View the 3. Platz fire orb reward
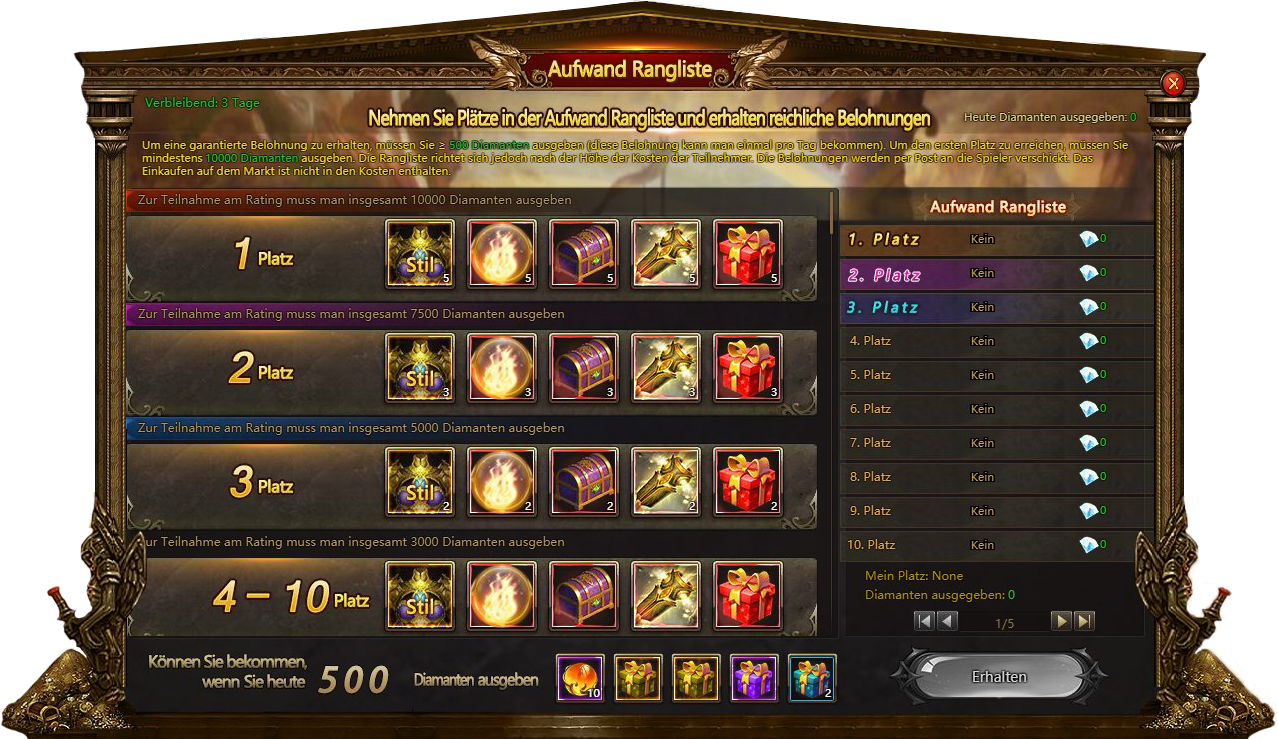This screenshot has height=739, width=1278. click(502, 482)
